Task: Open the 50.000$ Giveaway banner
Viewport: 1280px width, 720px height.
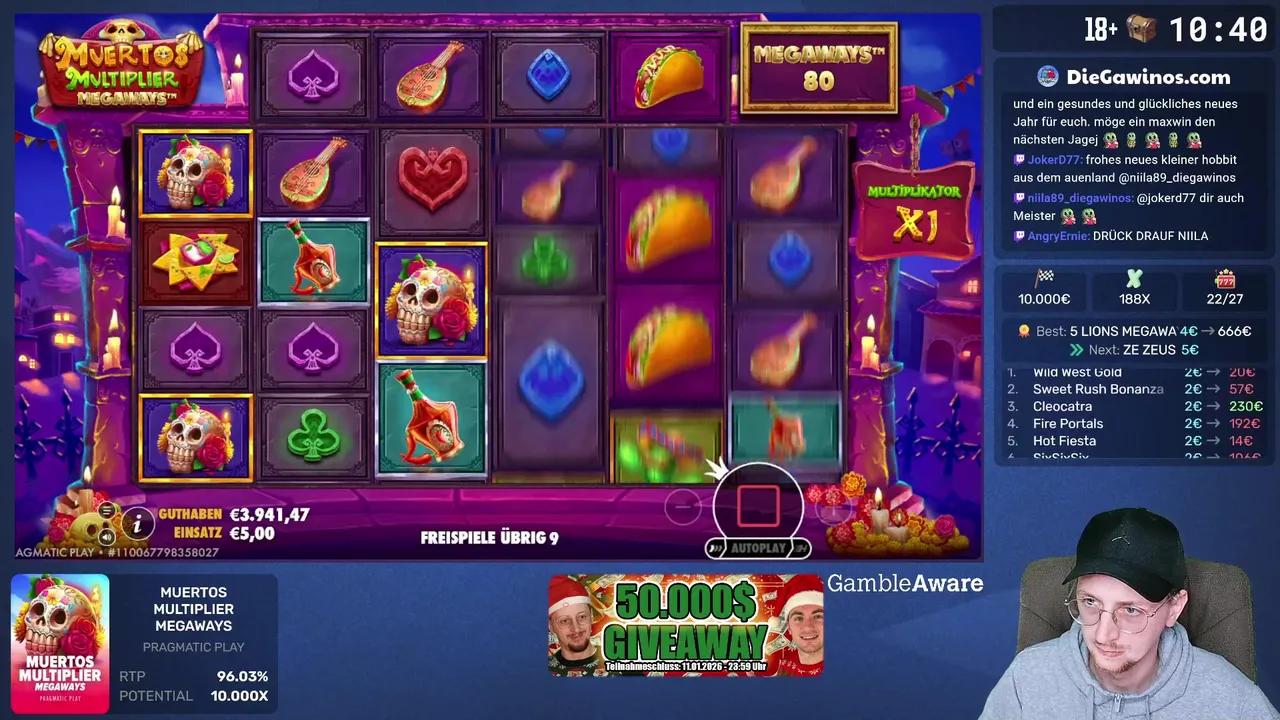Action: 685,627
